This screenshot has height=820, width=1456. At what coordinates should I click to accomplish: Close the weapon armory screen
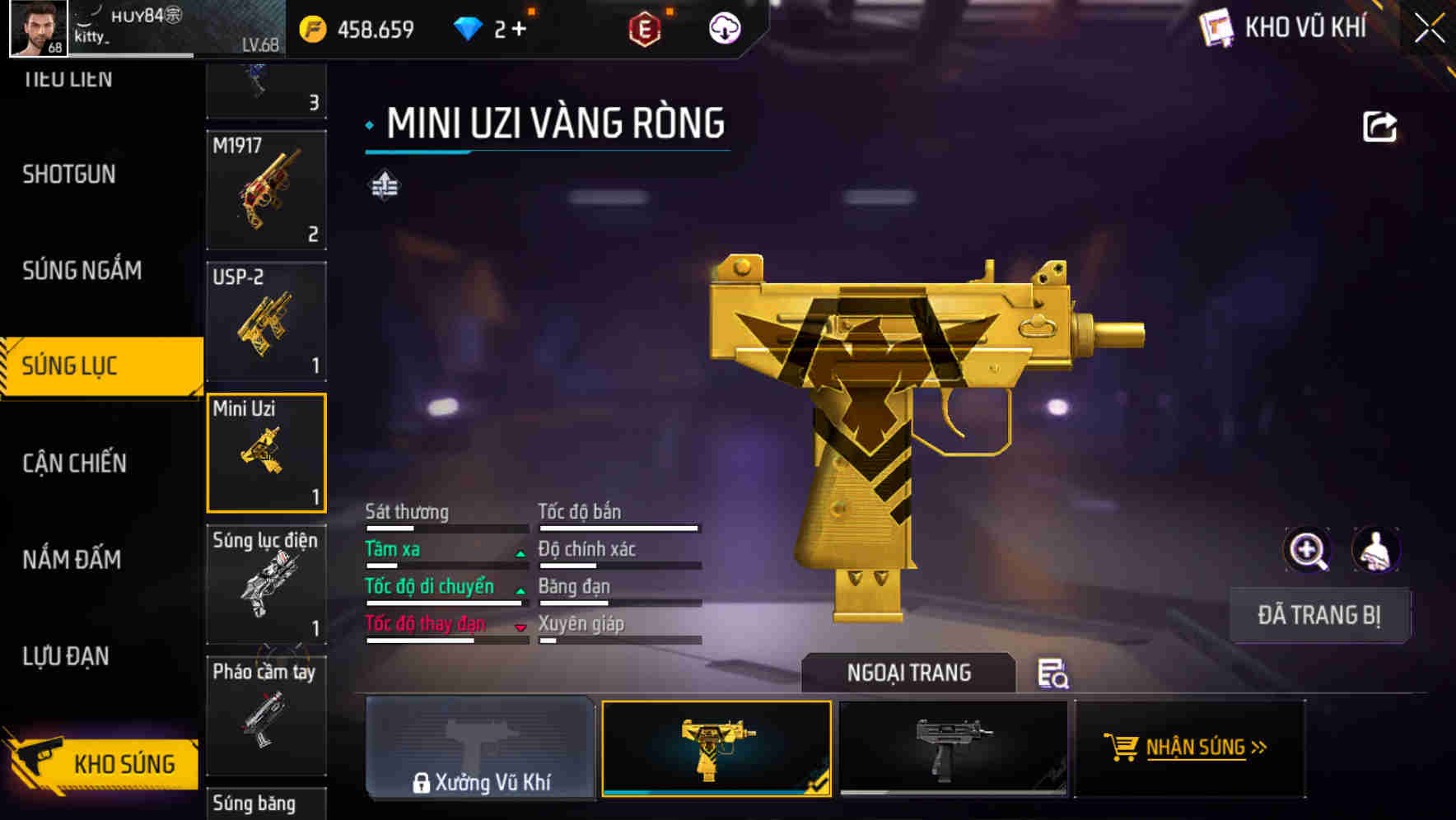click(x=1429, y=29)
